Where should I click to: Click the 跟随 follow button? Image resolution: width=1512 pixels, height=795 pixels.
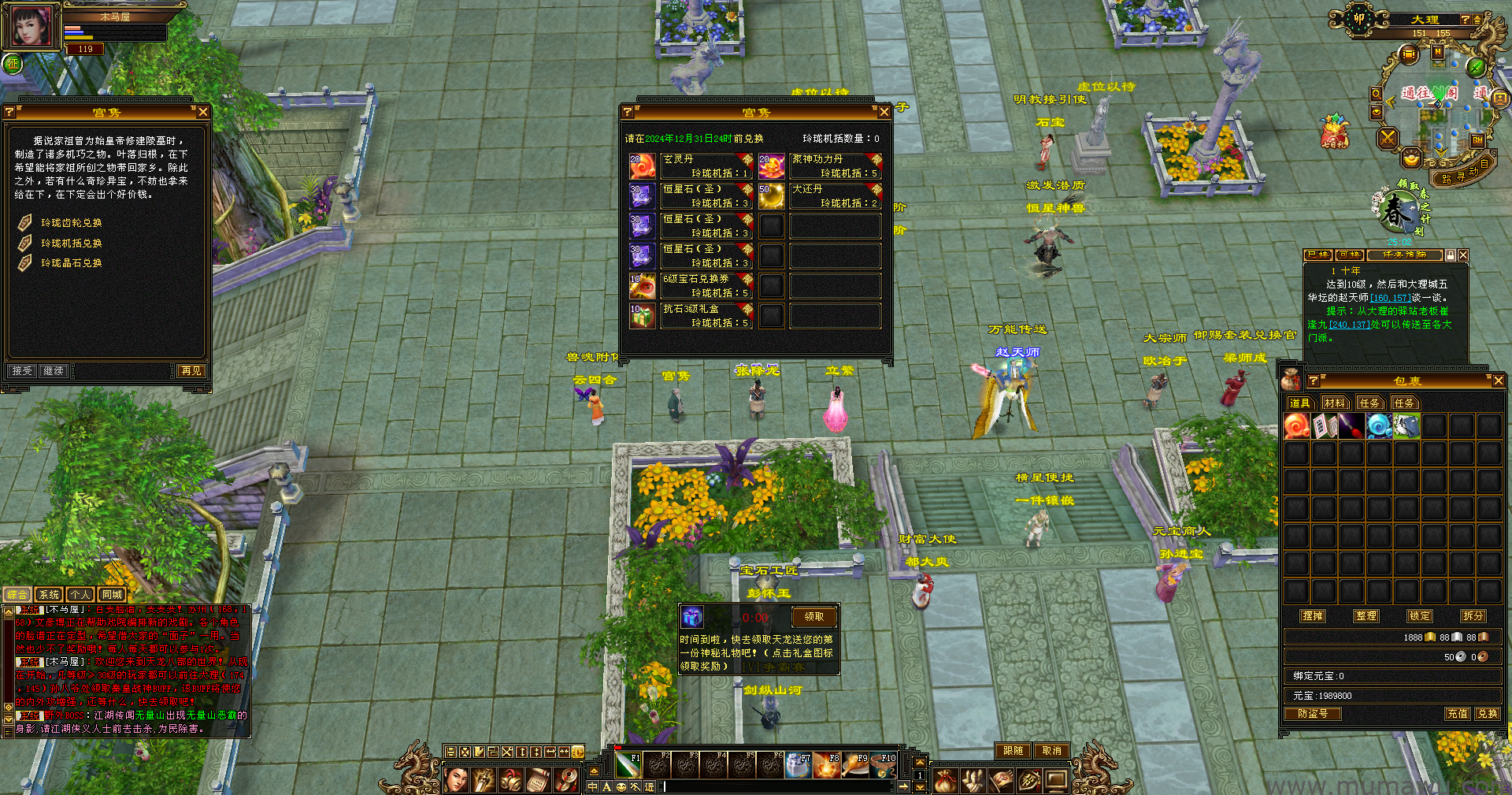click(1013, 751)
